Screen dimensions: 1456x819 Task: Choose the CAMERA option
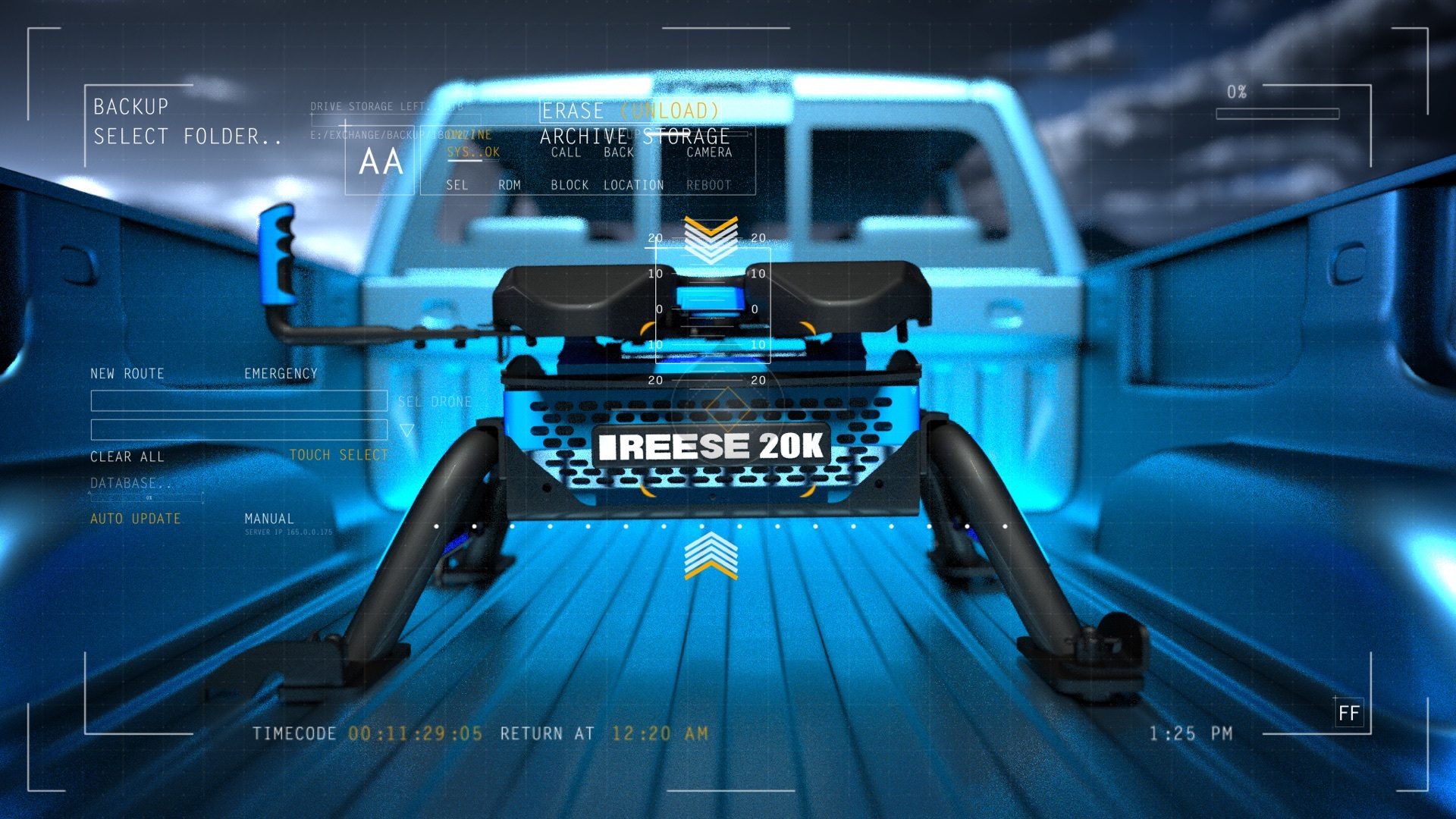(709, 152)
